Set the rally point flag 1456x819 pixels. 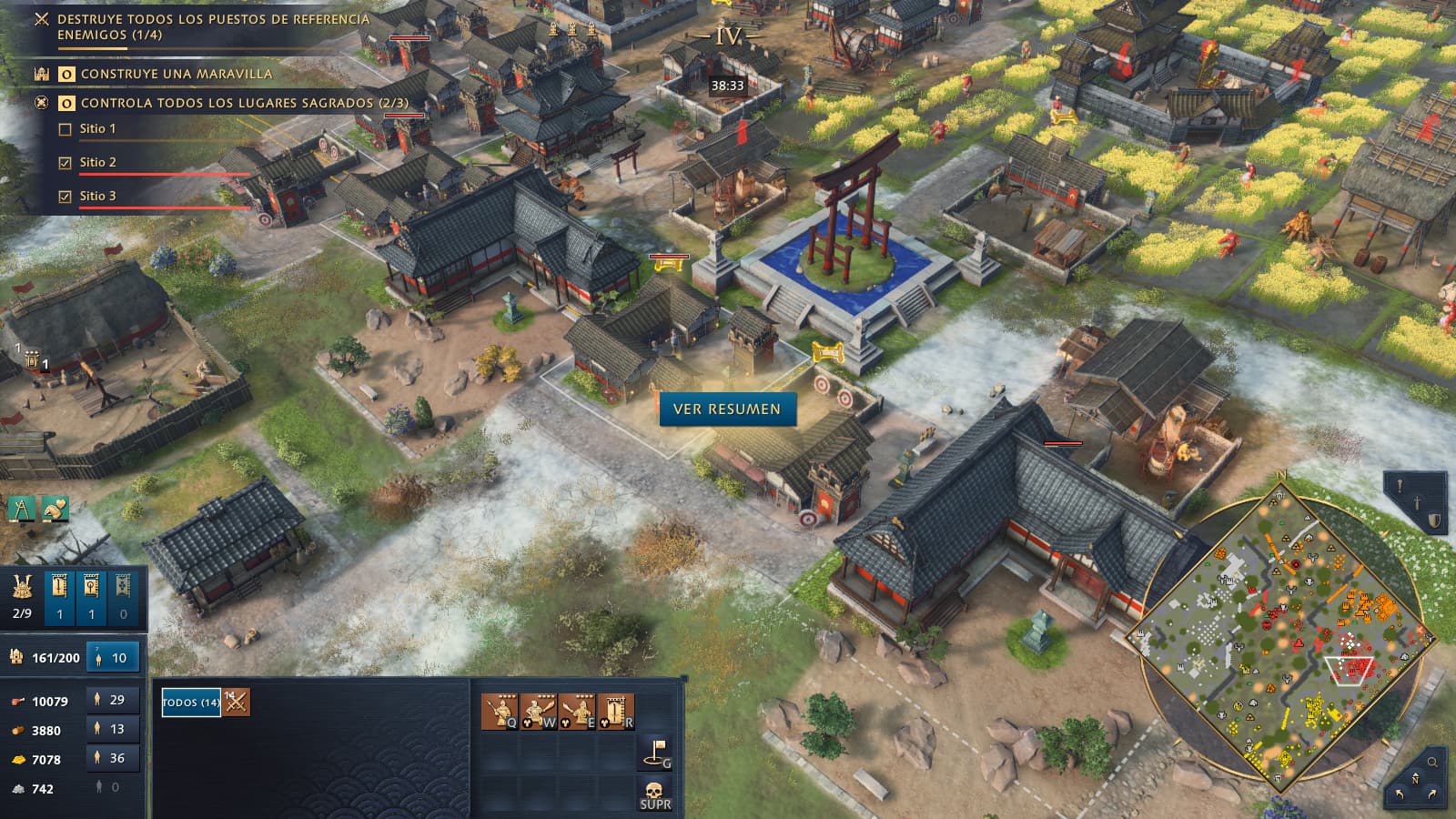coord(655,753)
